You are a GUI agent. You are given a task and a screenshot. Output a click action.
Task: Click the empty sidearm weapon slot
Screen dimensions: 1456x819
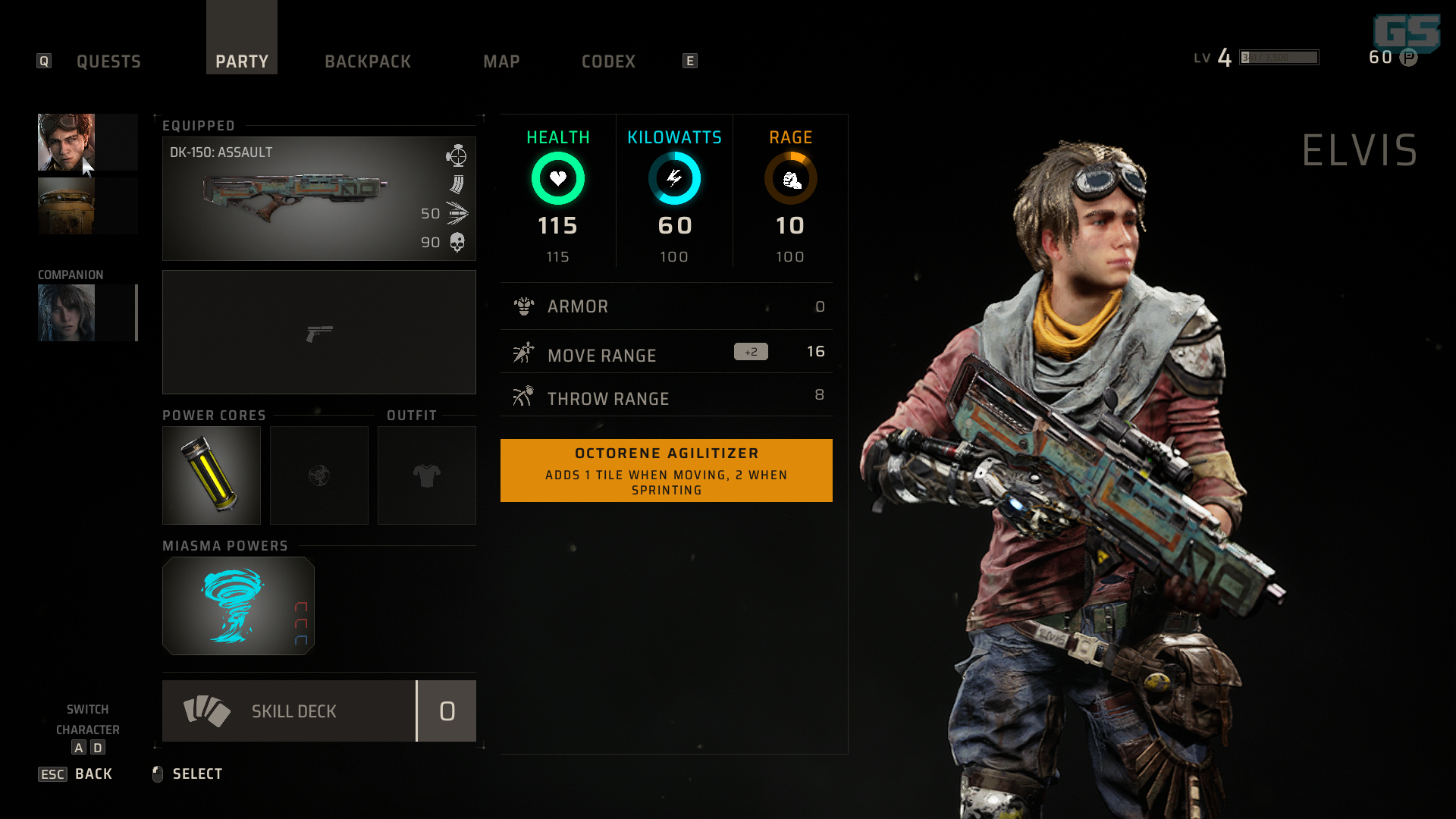(x=318, y=332)
